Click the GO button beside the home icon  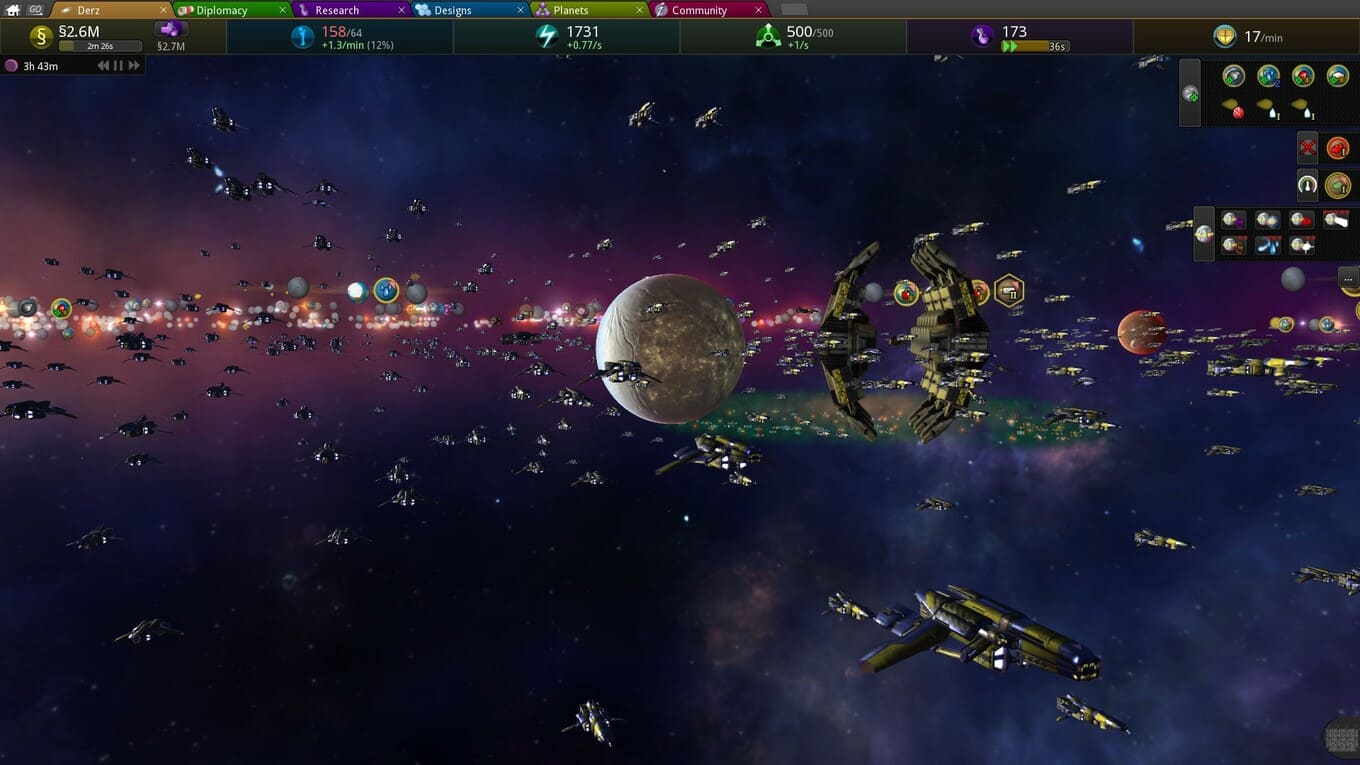click(35, 10)
